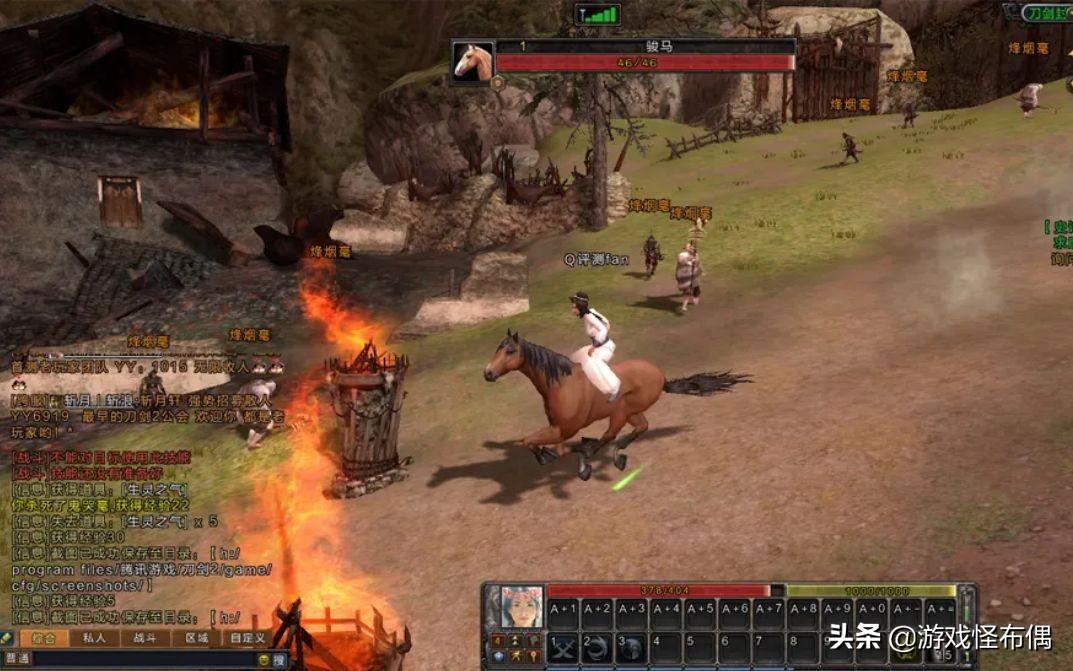The image size is (1073, 671).
Task: Use the crescent slash skill in slot 2
Action: tap(599, 648)
